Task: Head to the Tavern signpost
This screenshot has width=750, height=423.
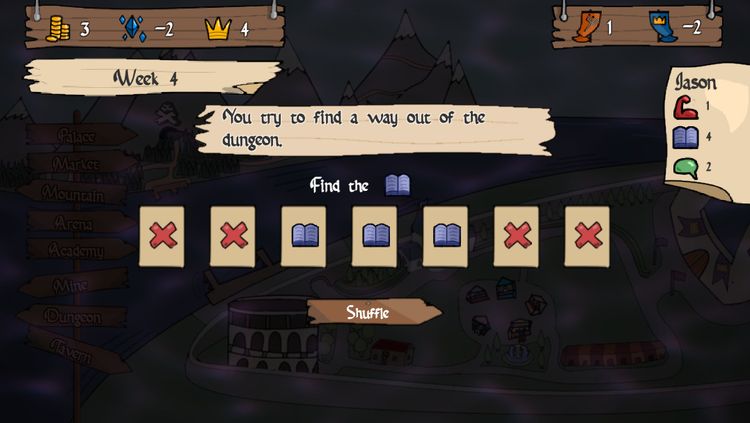Action: coord(72,352)
